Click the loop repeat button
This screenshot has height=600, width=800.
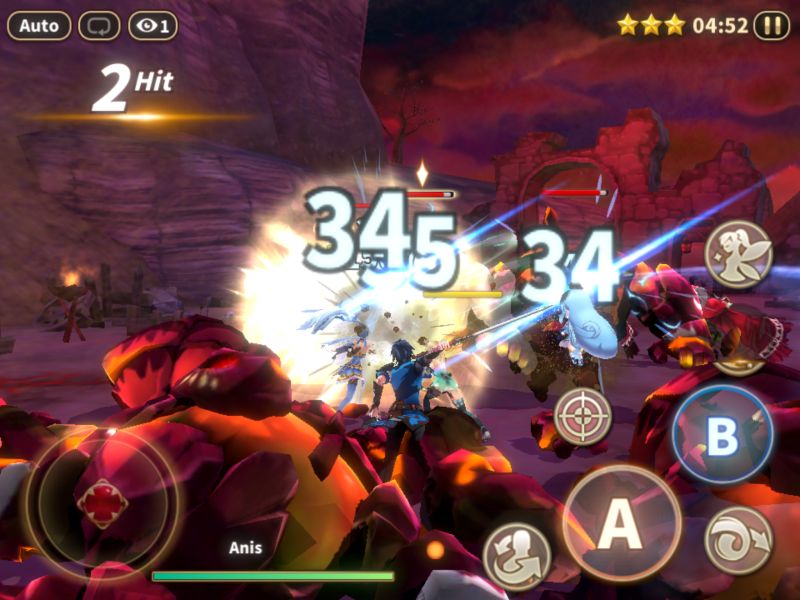tap(99, 26)
